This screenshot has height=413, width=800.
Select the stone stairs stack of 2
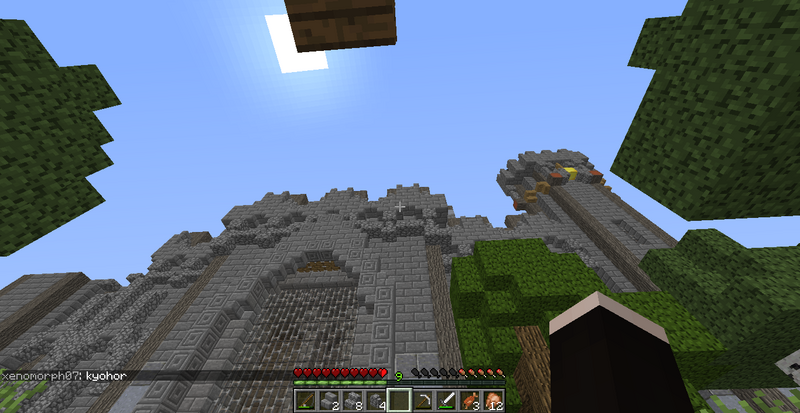pos(329,401)
